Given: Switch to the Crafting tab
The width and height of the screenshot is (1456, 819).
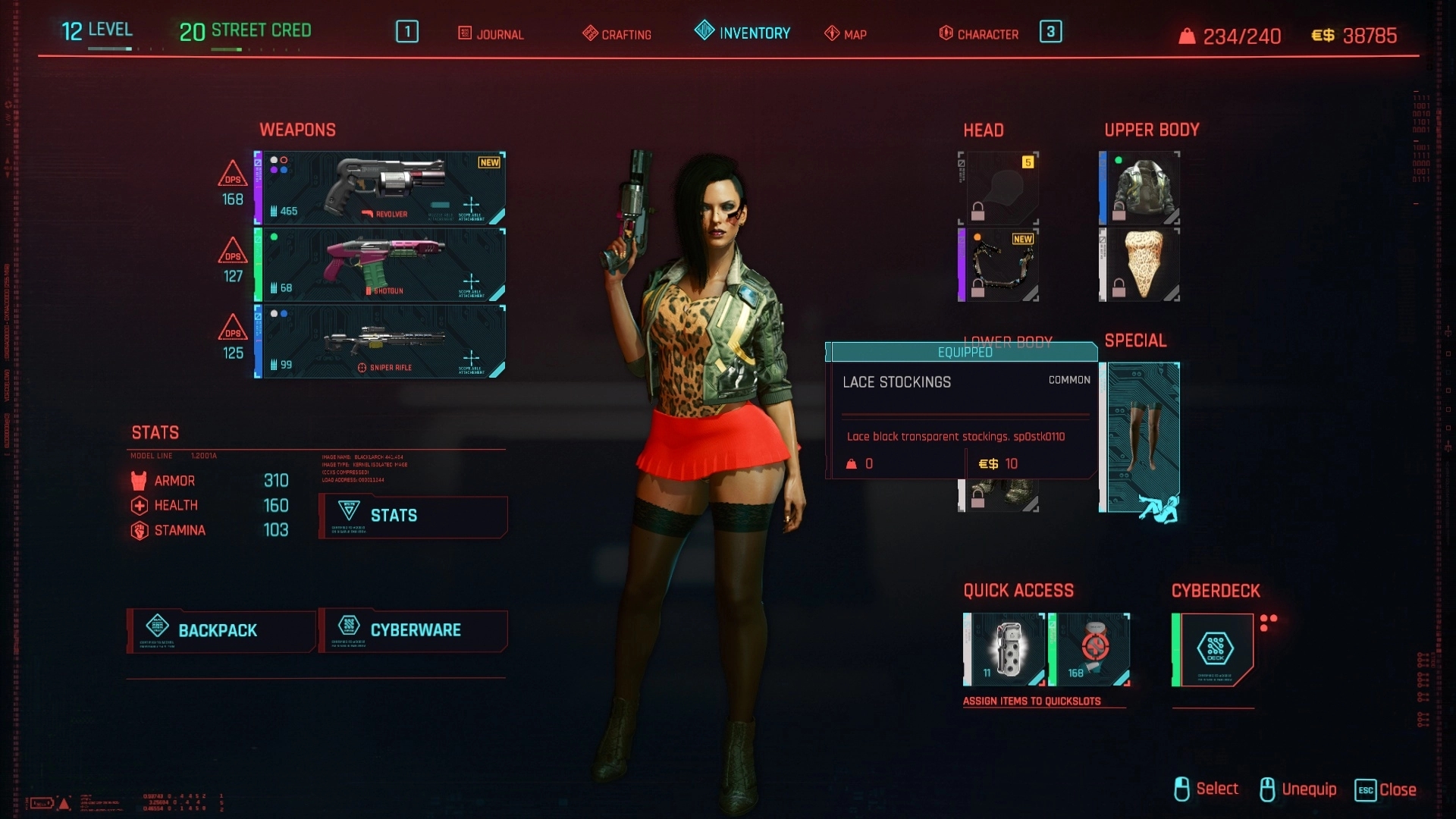Looking at the screenshot, I should point(617,34).
